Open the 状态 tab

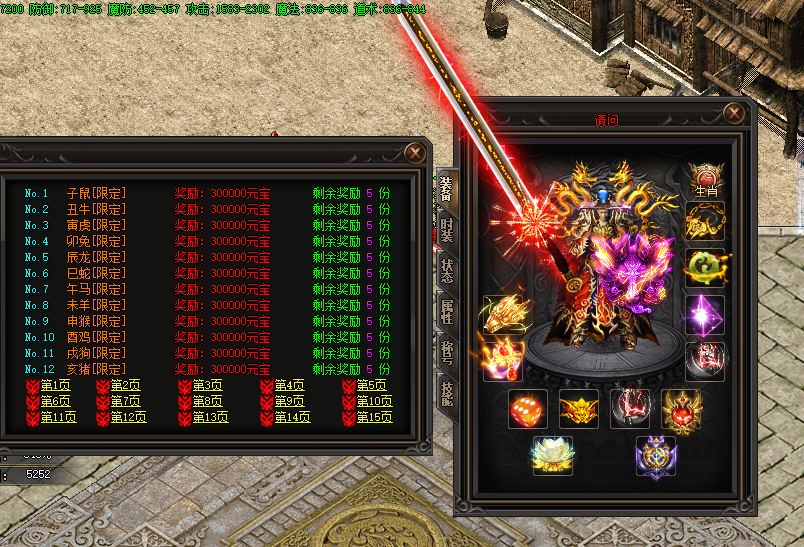(446, 274)
